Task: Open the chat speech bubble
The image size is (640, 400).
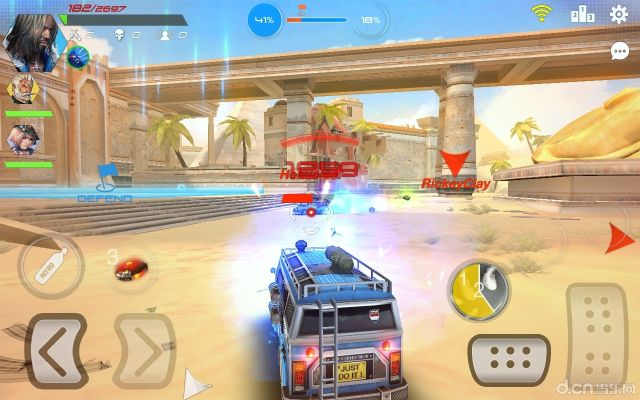Action: tap(620, 50)
